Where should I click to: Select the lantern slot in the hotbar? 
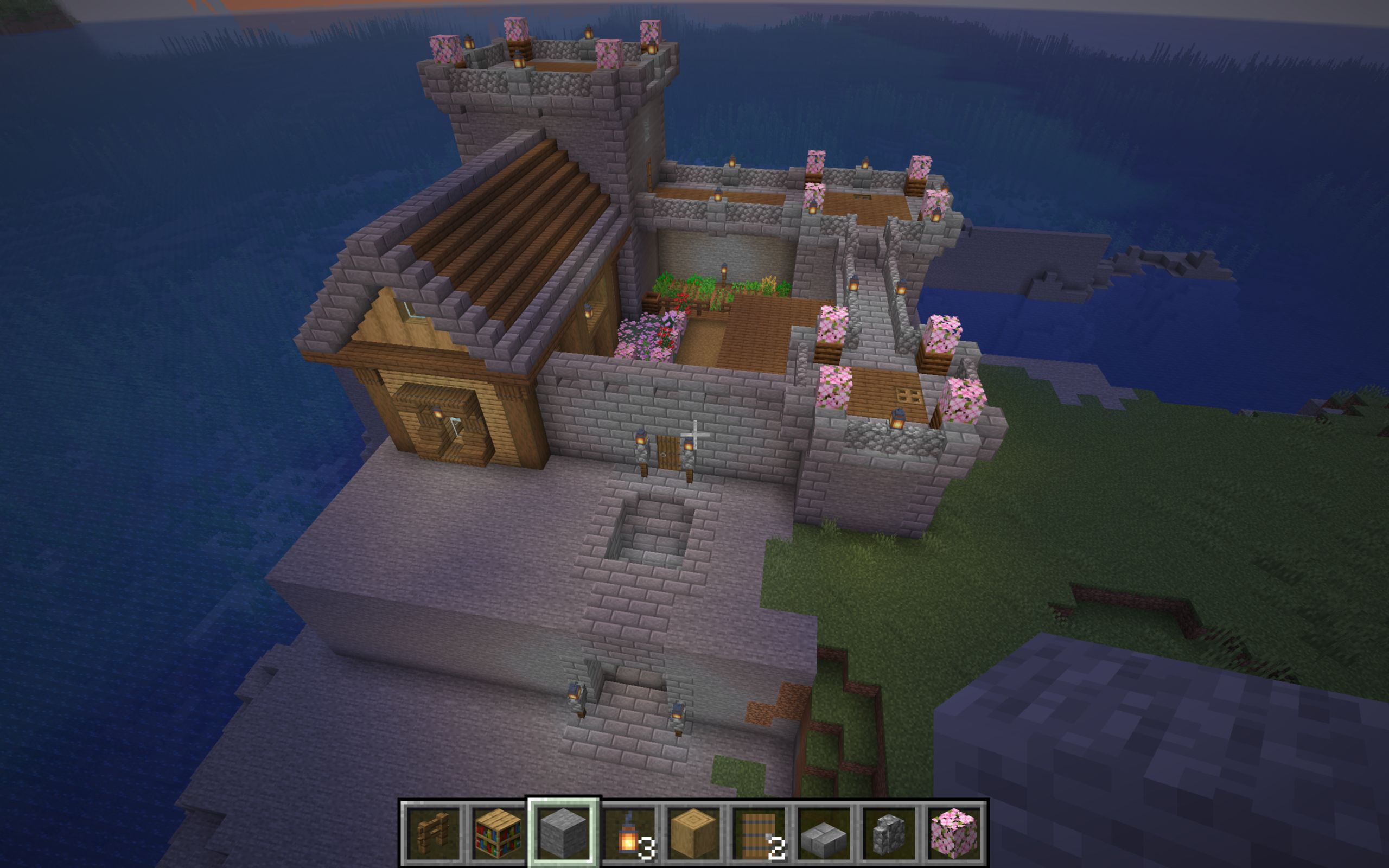pyautogui.click(x=628, y=832)
